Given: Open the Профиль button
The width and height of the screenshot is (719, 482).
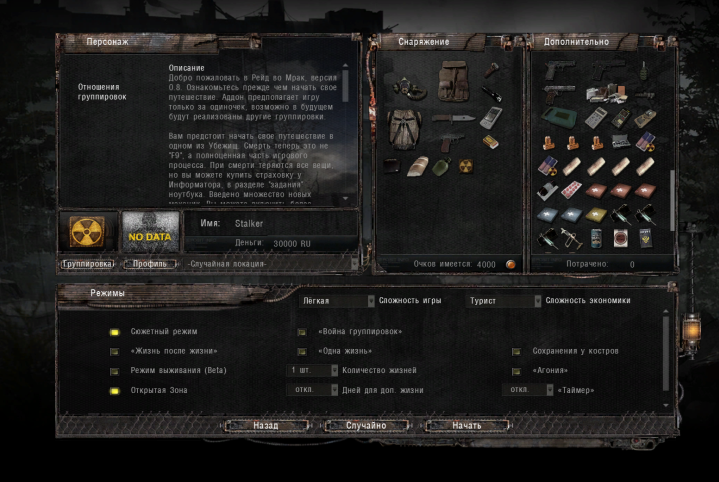Looking at the screenshot, I should [149, 264].
